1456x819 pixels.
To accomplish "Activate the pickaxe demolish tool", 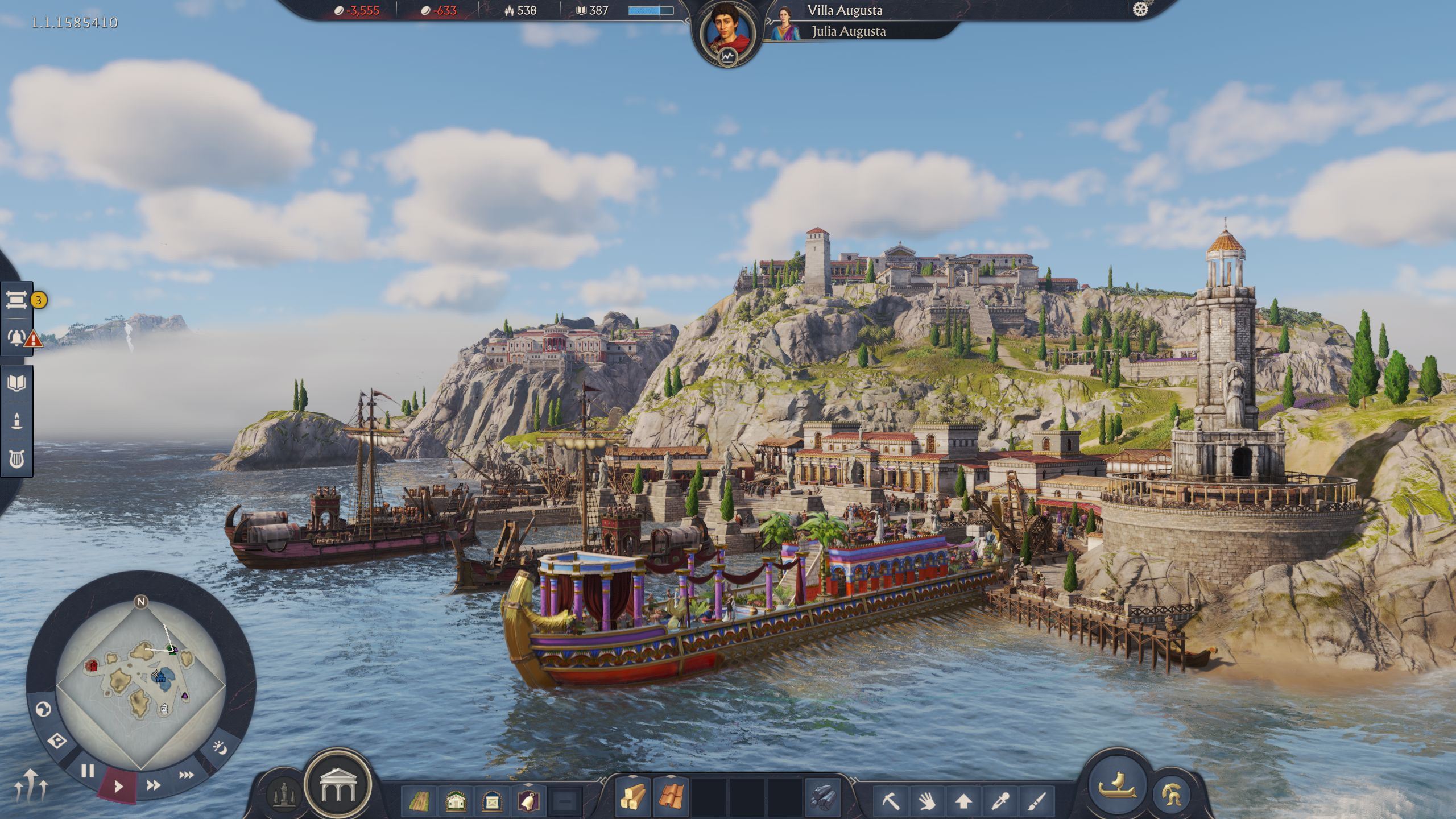I will tap(891, 801).
